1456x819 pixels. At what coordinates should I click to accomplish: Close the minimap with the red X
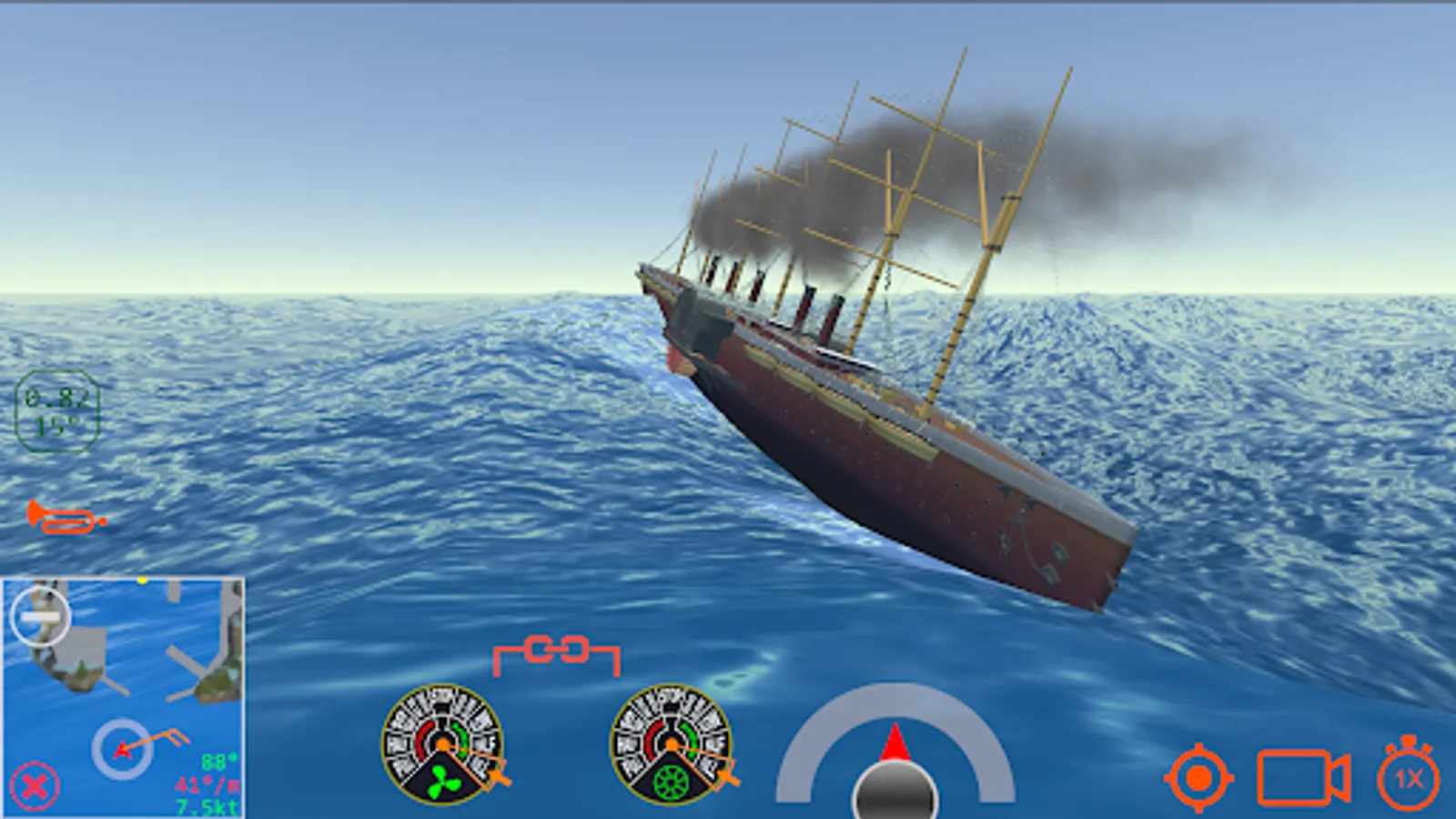[34, 784]
